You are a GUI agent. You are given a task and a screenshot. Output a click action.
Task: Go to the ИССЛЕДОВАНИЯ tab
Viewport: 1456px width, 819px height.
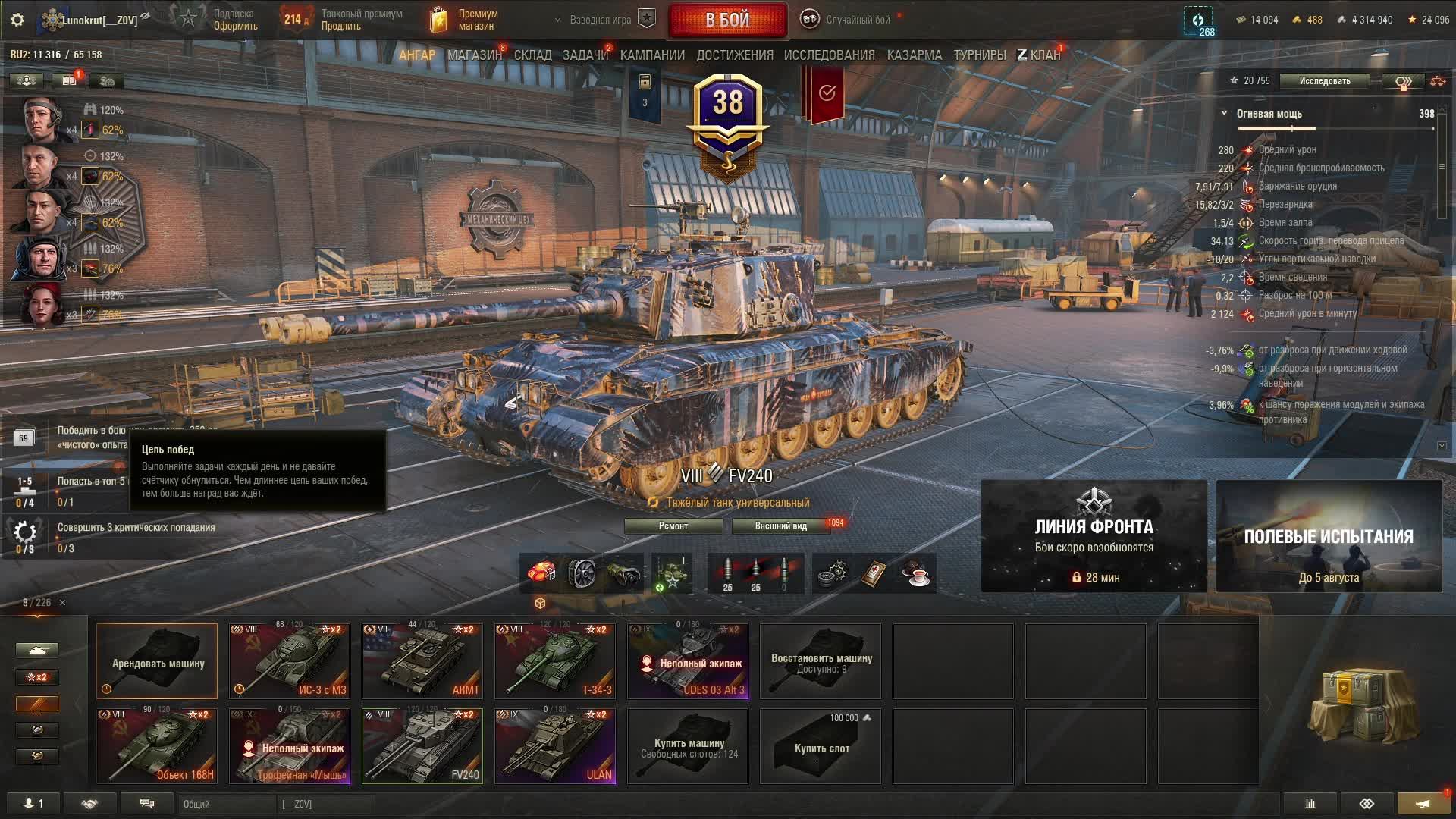tap(829, 55)
